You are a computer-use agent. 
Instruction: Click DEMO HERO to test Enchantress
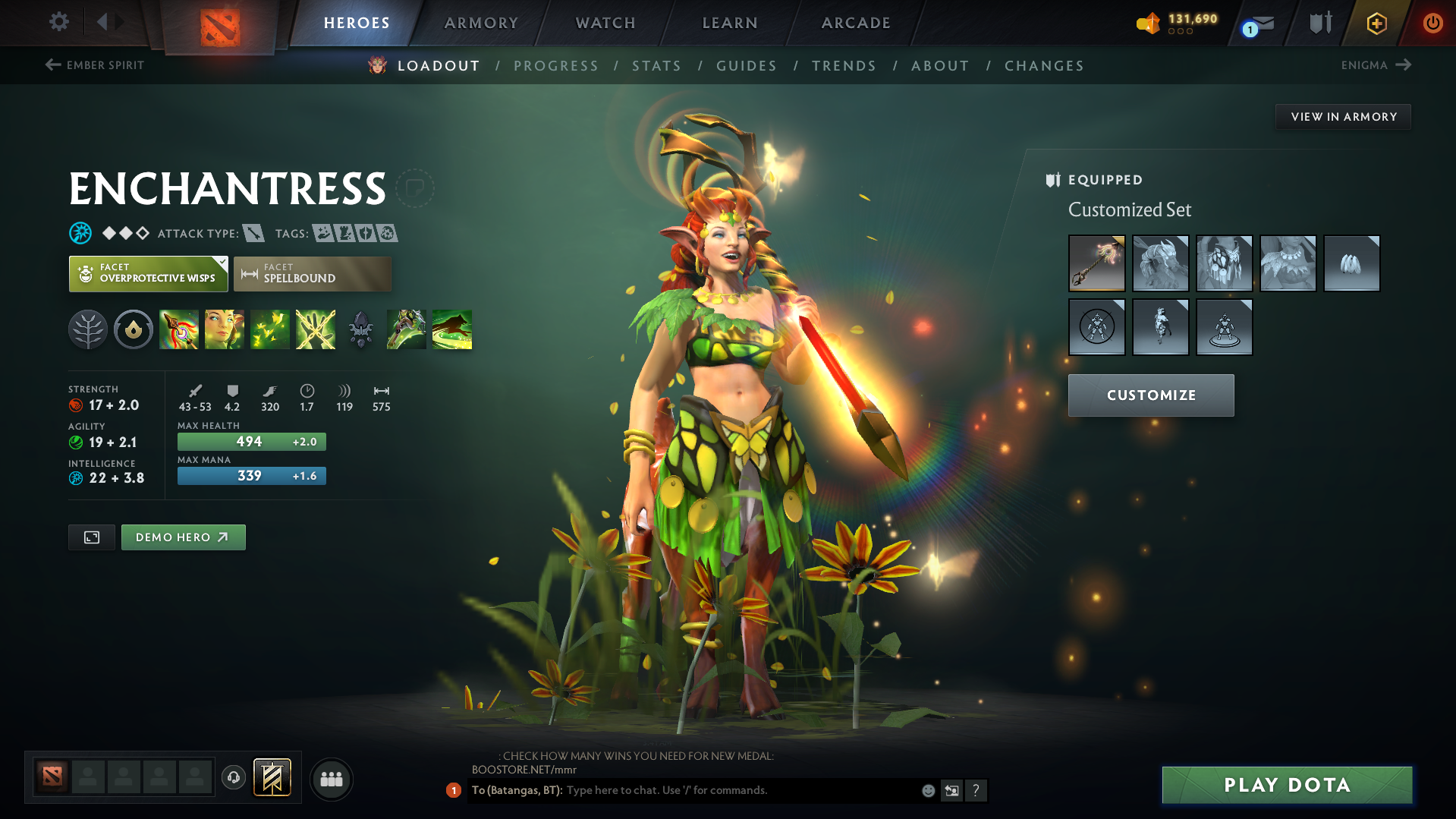point(183,537)
